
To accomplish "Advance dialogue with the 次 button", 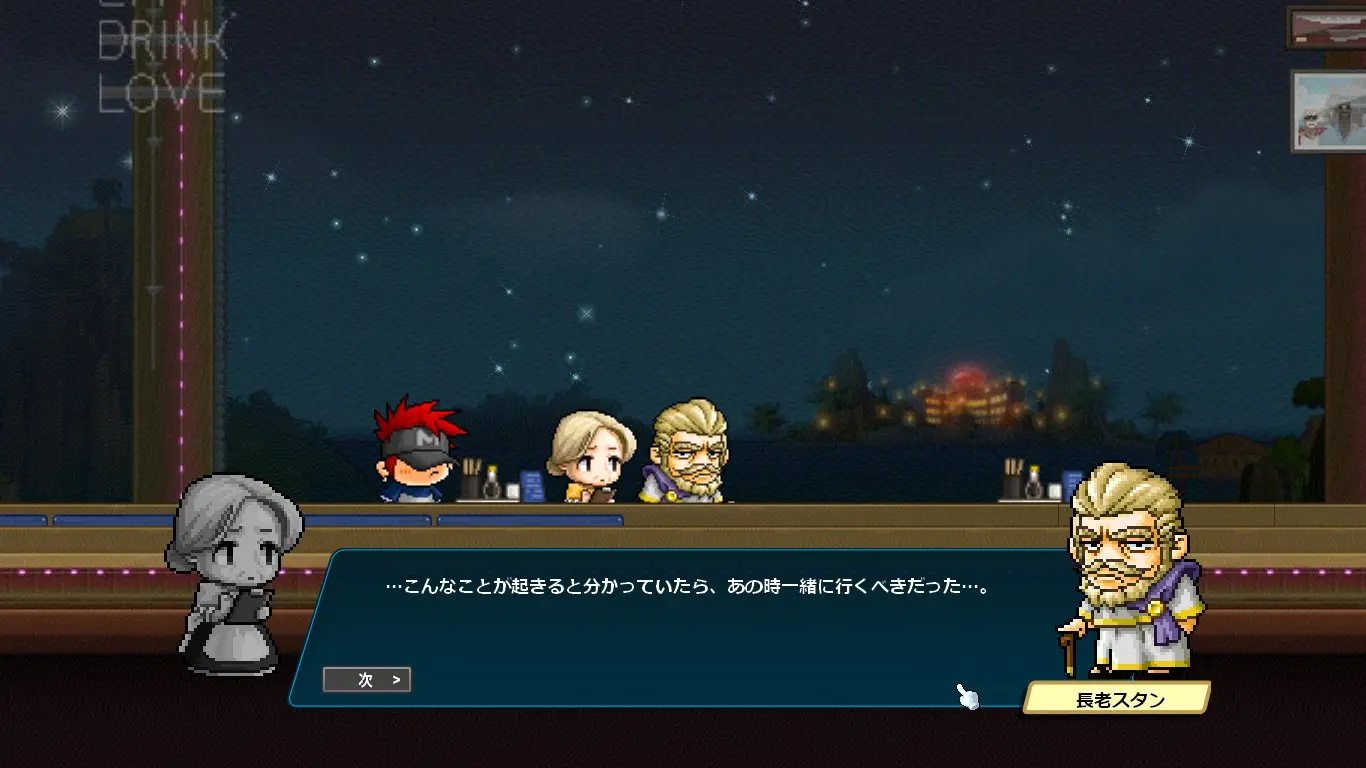I will tap(367, 680).
